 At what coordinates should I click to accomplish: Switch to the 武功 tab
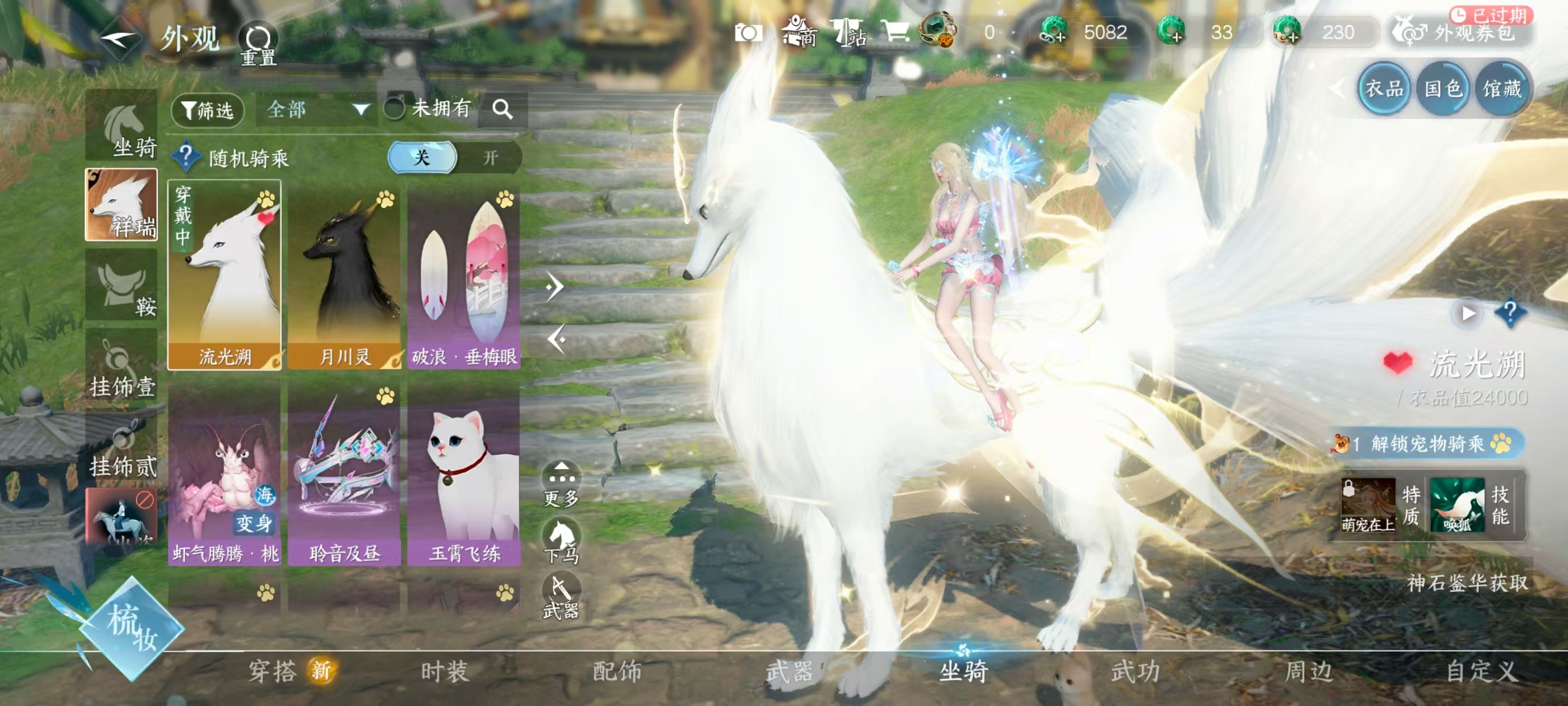coord(1135,671)
